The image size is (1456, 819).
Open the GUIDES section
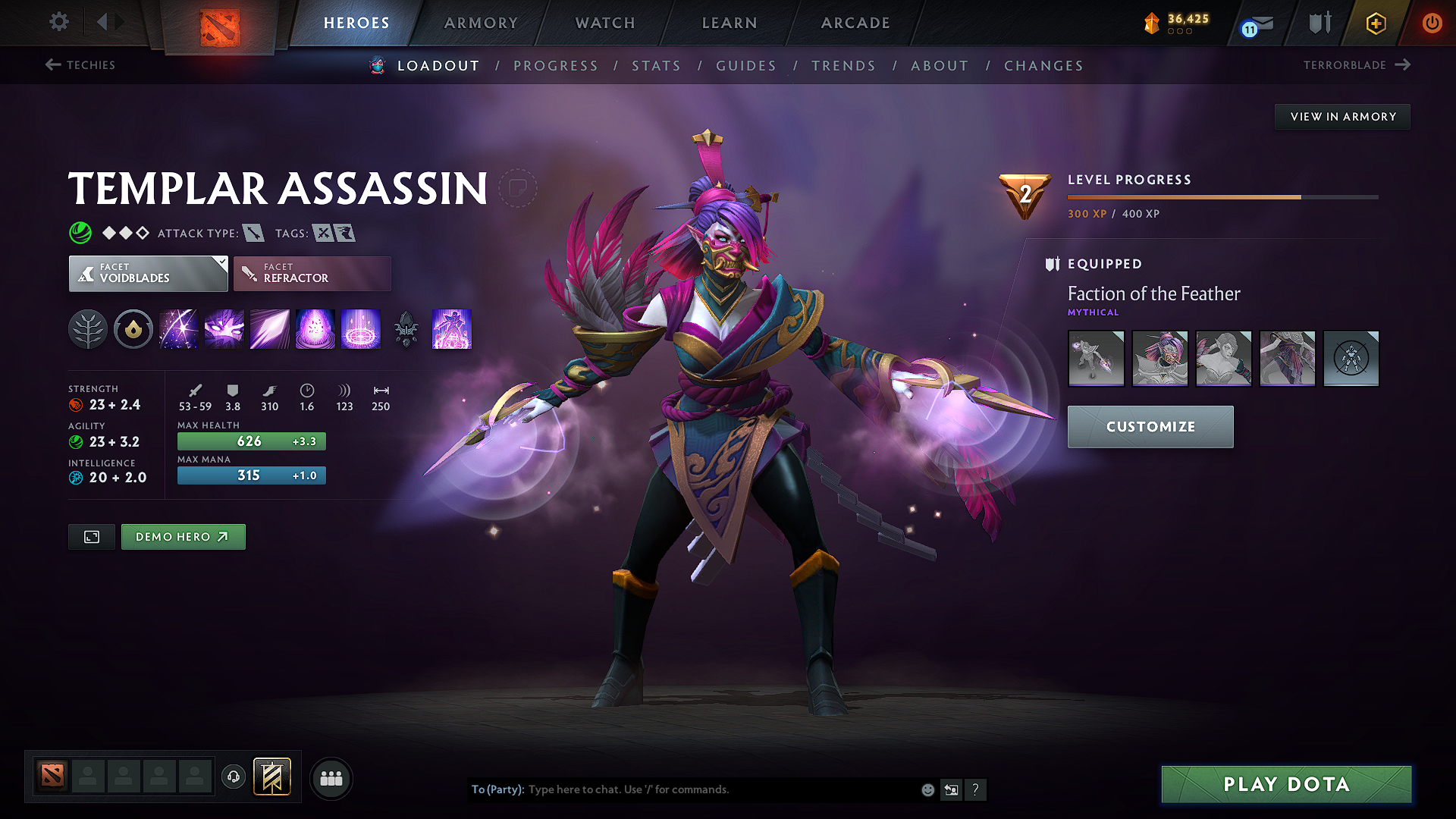(745, 66)
